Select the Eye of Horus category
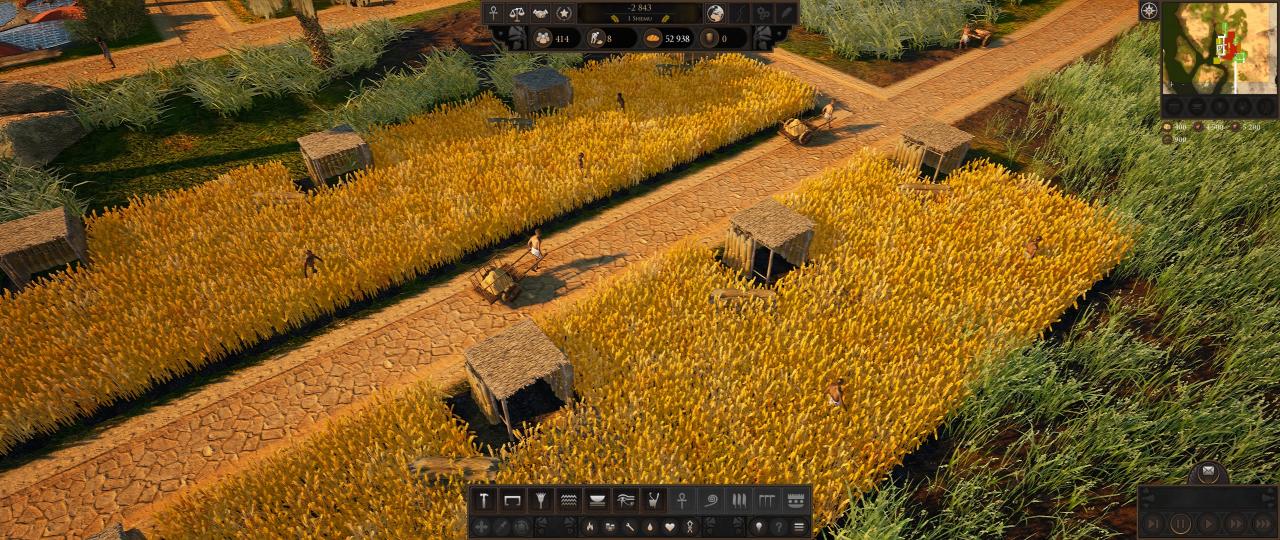The height and width of the screenshot is (540, 1280). click(625, 498)
